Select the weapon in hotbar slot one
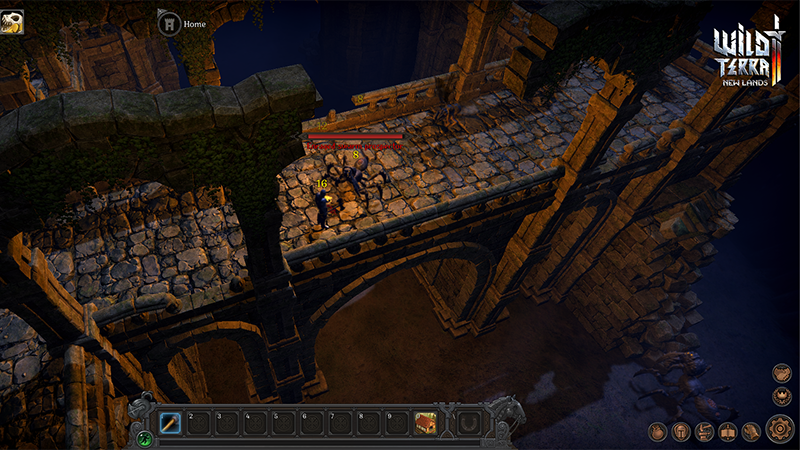This screenshot has height=450, width=800. [170, 423]
